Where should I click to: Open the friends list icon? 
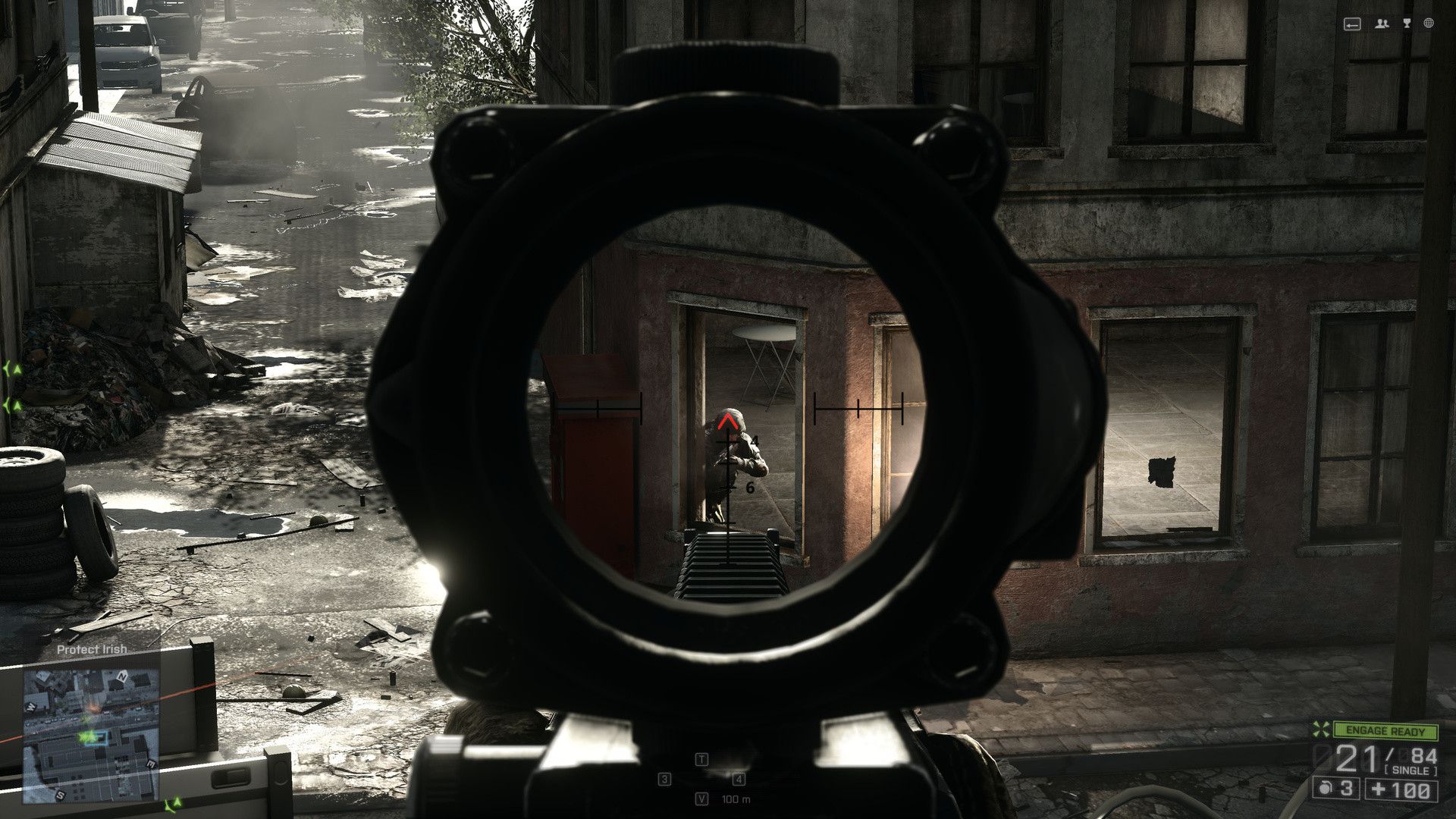tap(1382, 24)
